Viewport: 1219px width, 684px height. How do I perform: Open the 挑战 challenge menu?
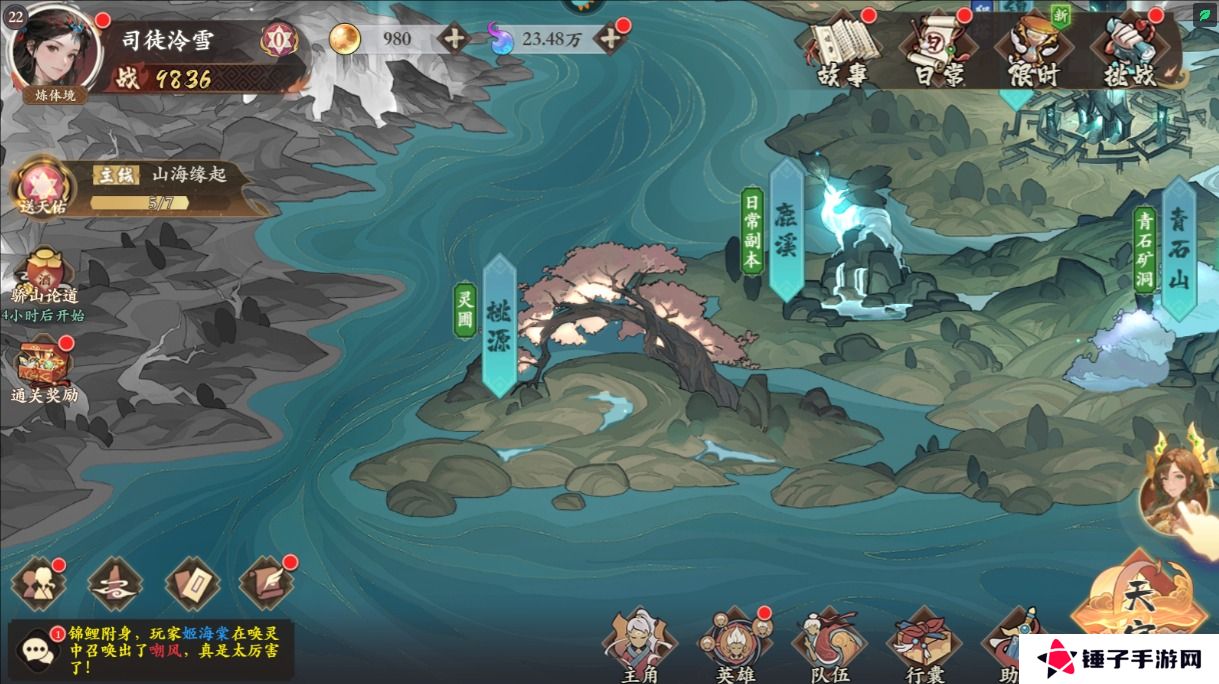pyautogui.click(x=1127, y=48)
